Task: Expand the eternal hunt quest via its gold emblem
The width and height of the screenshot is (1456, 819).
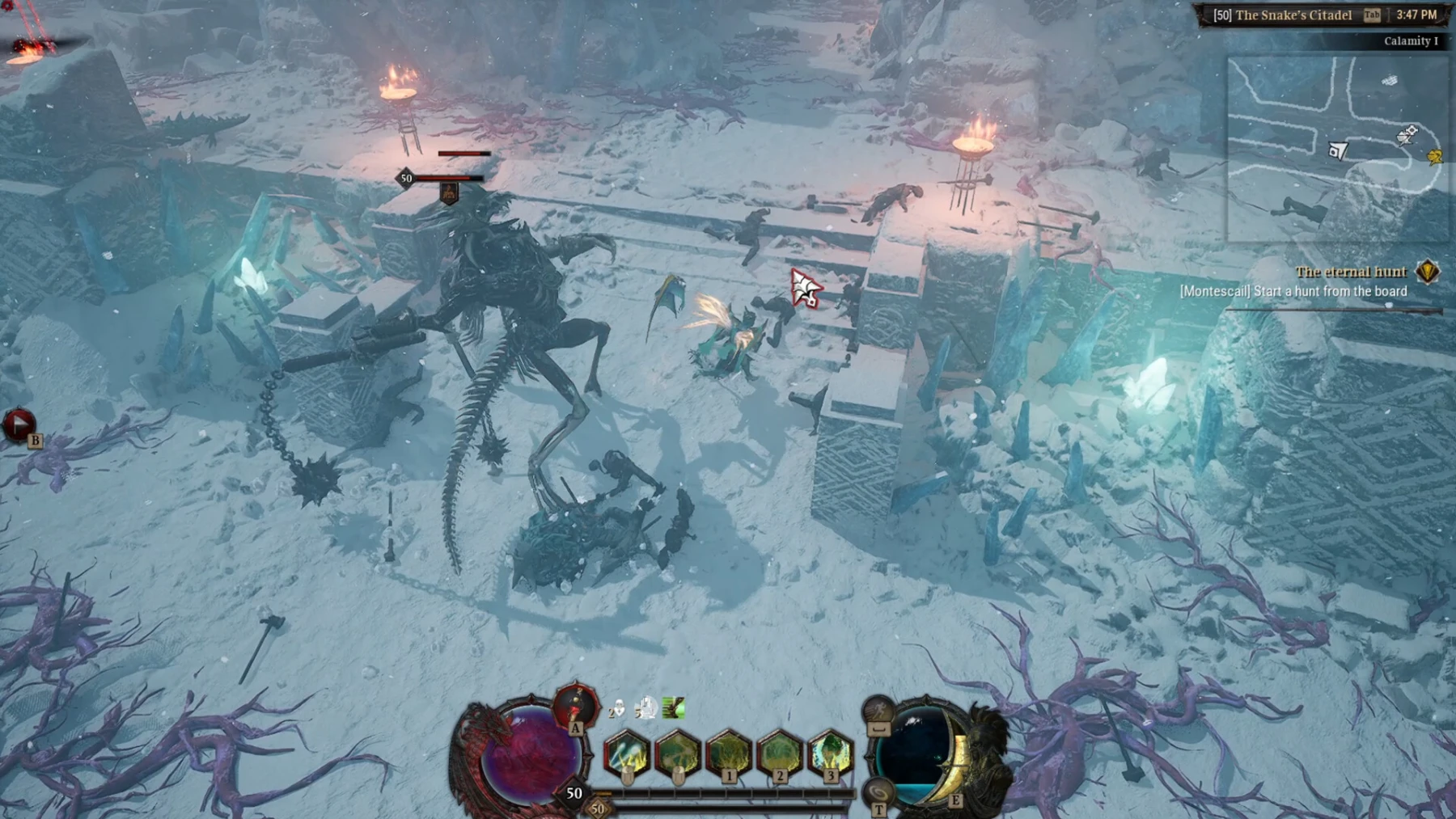Action: tap(1428, 272)
